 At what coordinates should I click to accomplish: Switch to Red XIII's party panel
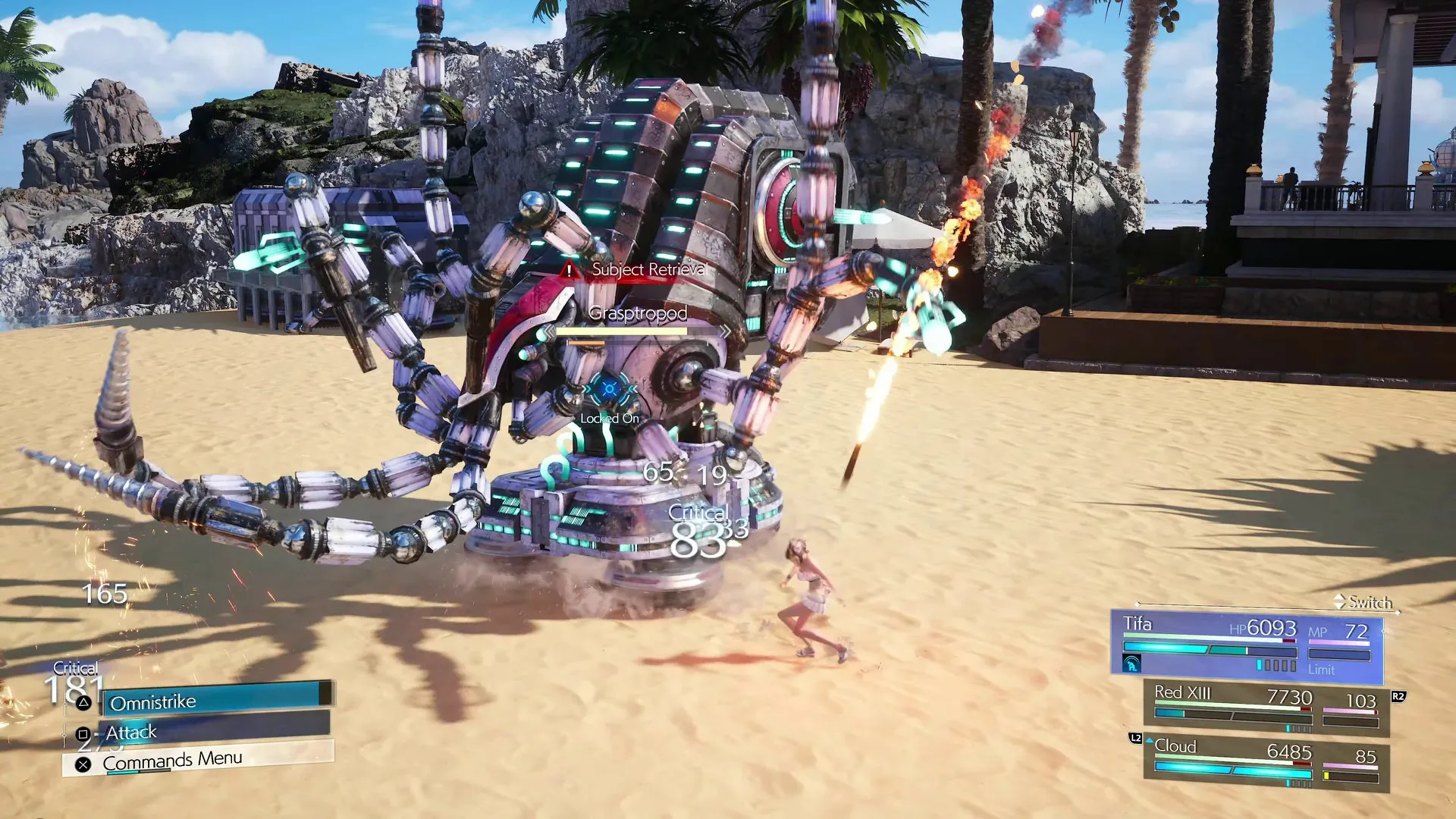pyautogui.click(x=1265, y=707)
